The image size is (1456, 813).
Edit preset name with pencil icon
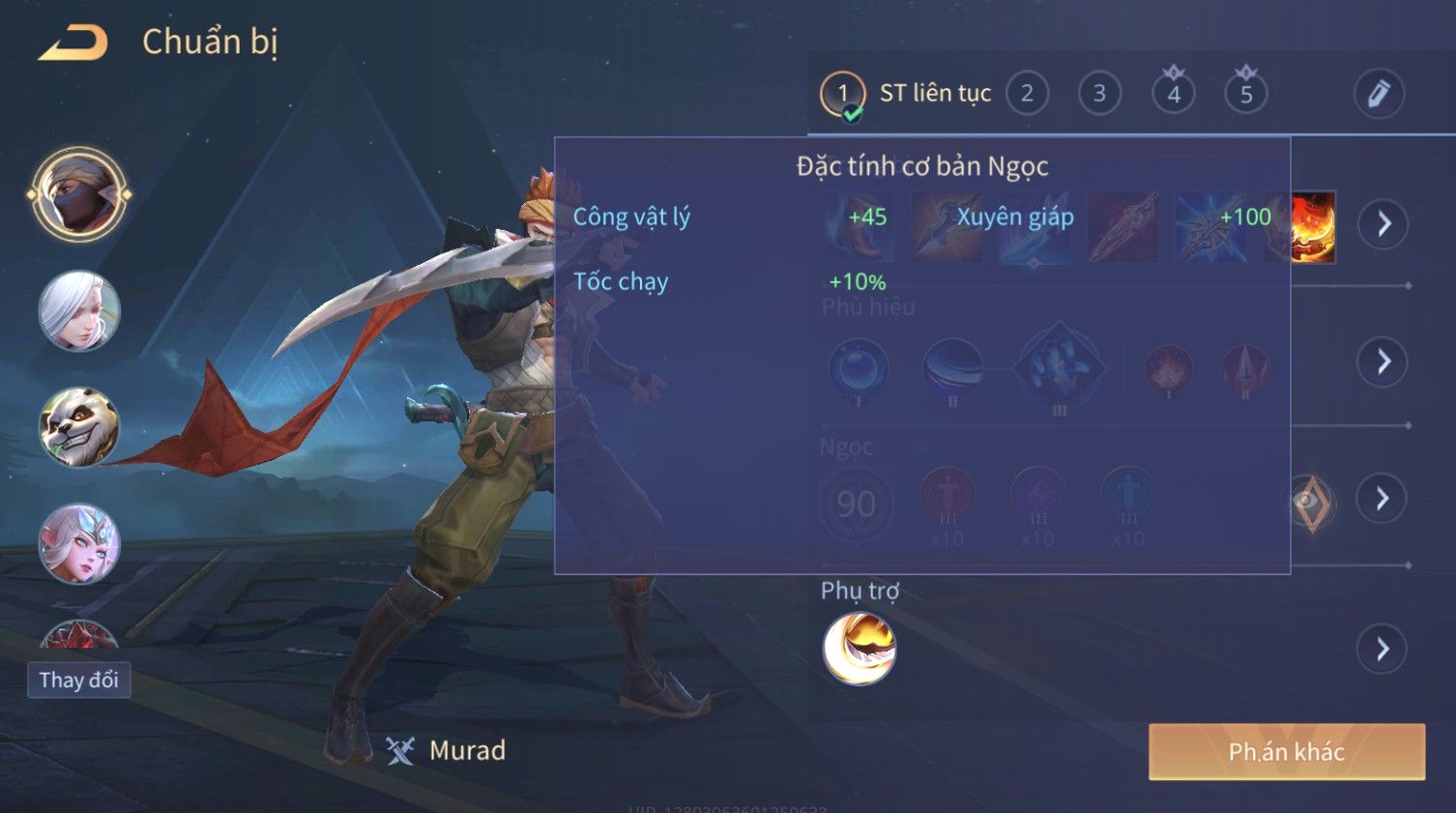(1378, 94)
